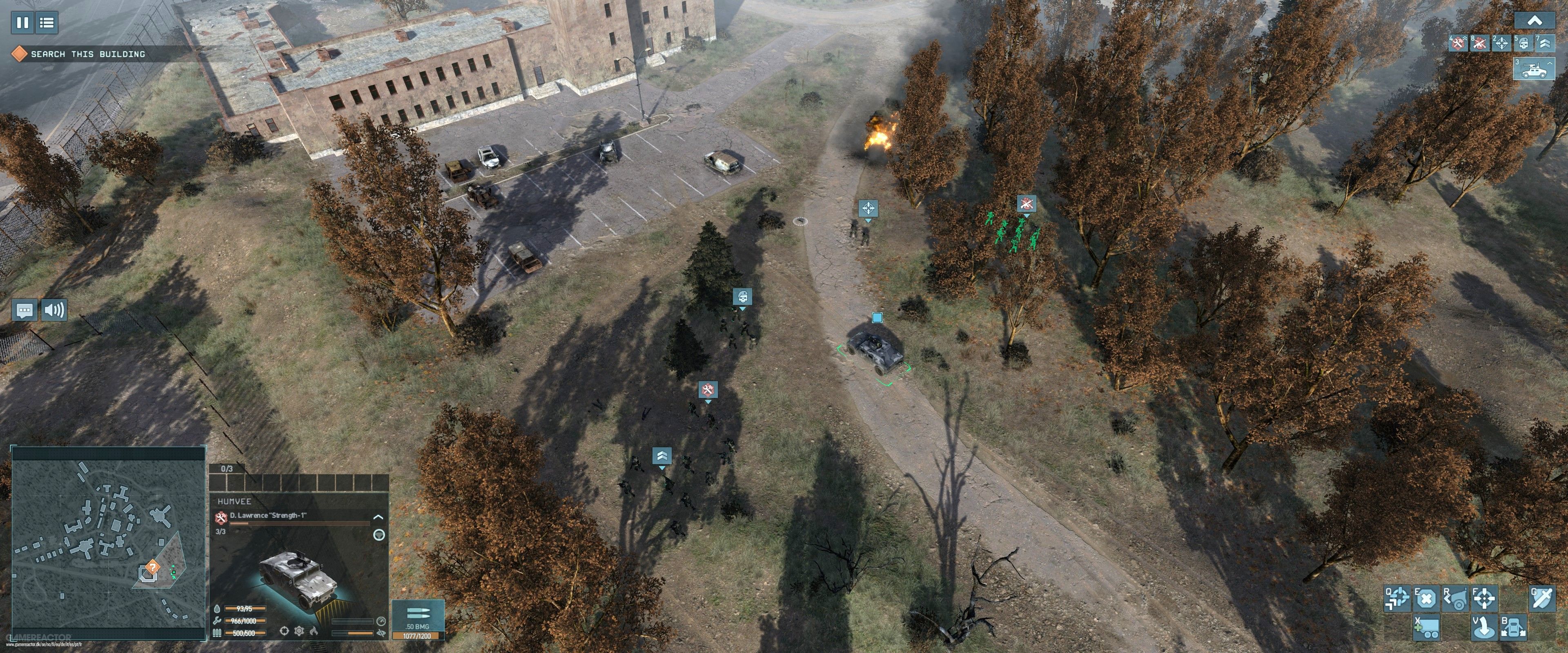Click the steering wheel icon in the Humvee panel
Image resolution: width=1568 pixels, height=653 pixels.
[379, 535]
